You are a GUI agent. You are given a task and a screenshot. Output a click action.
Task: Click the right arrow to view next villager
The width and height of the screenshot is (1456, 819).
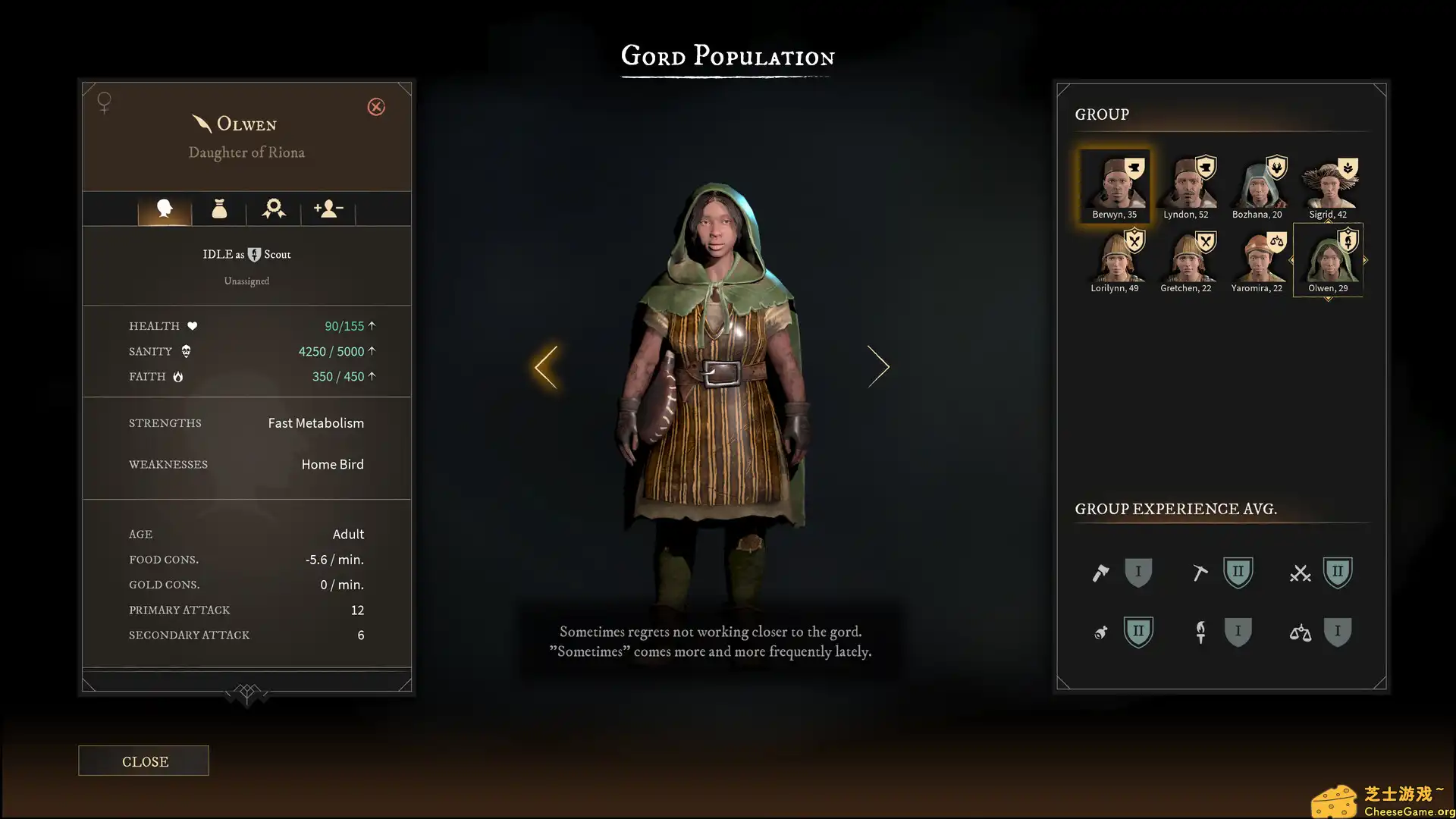[x=879, y=366]
